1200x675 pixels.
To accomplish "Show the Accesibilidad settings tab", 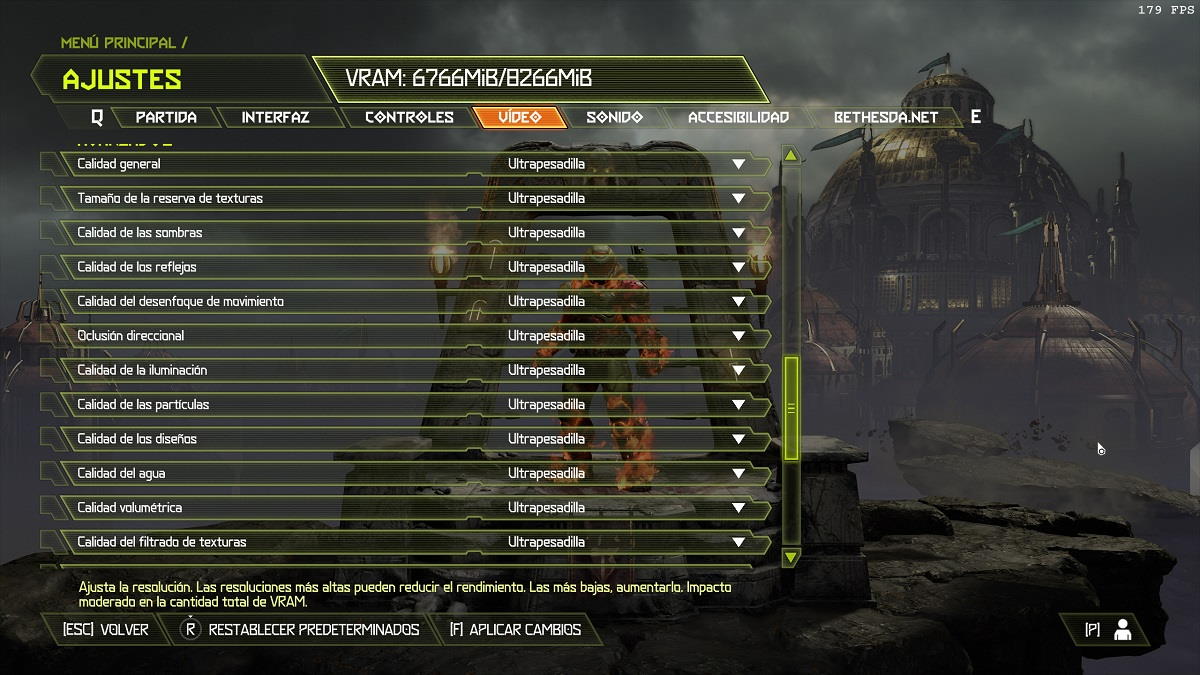I will [738, 117].
